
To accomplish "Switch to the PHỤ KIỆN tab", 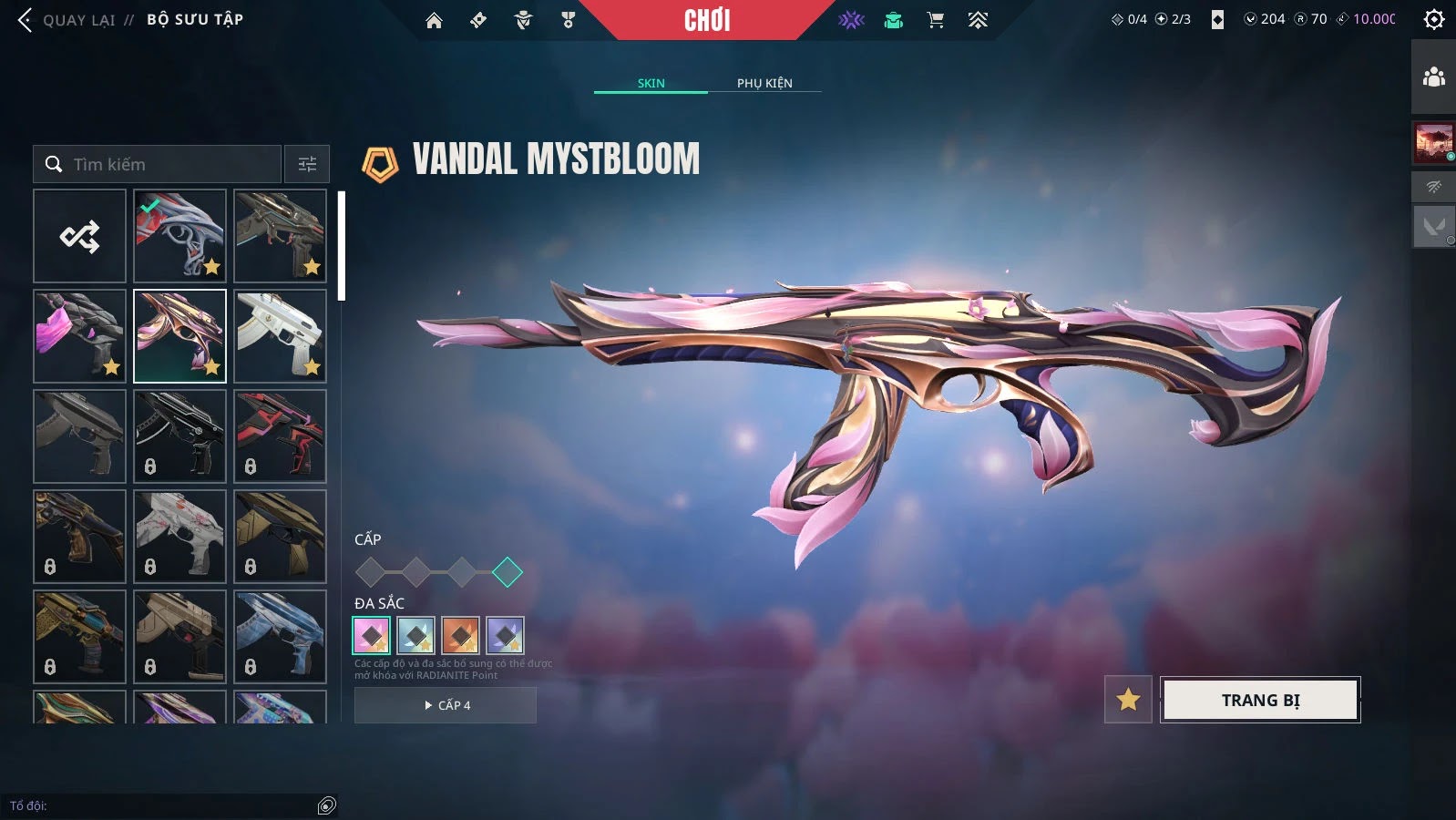I will [764, 83].
